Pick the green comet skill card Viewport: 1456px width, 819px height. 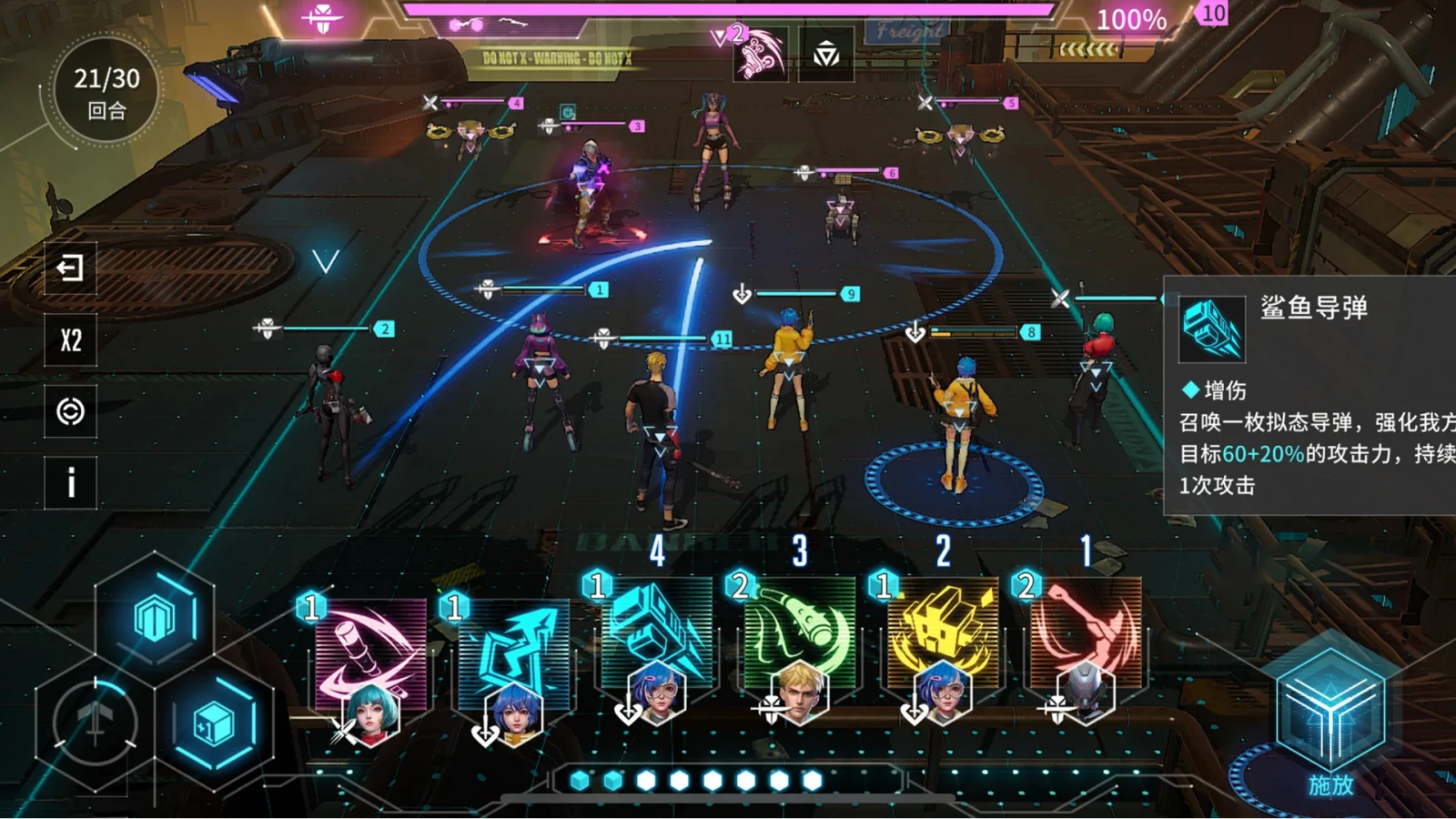(799, 637)
